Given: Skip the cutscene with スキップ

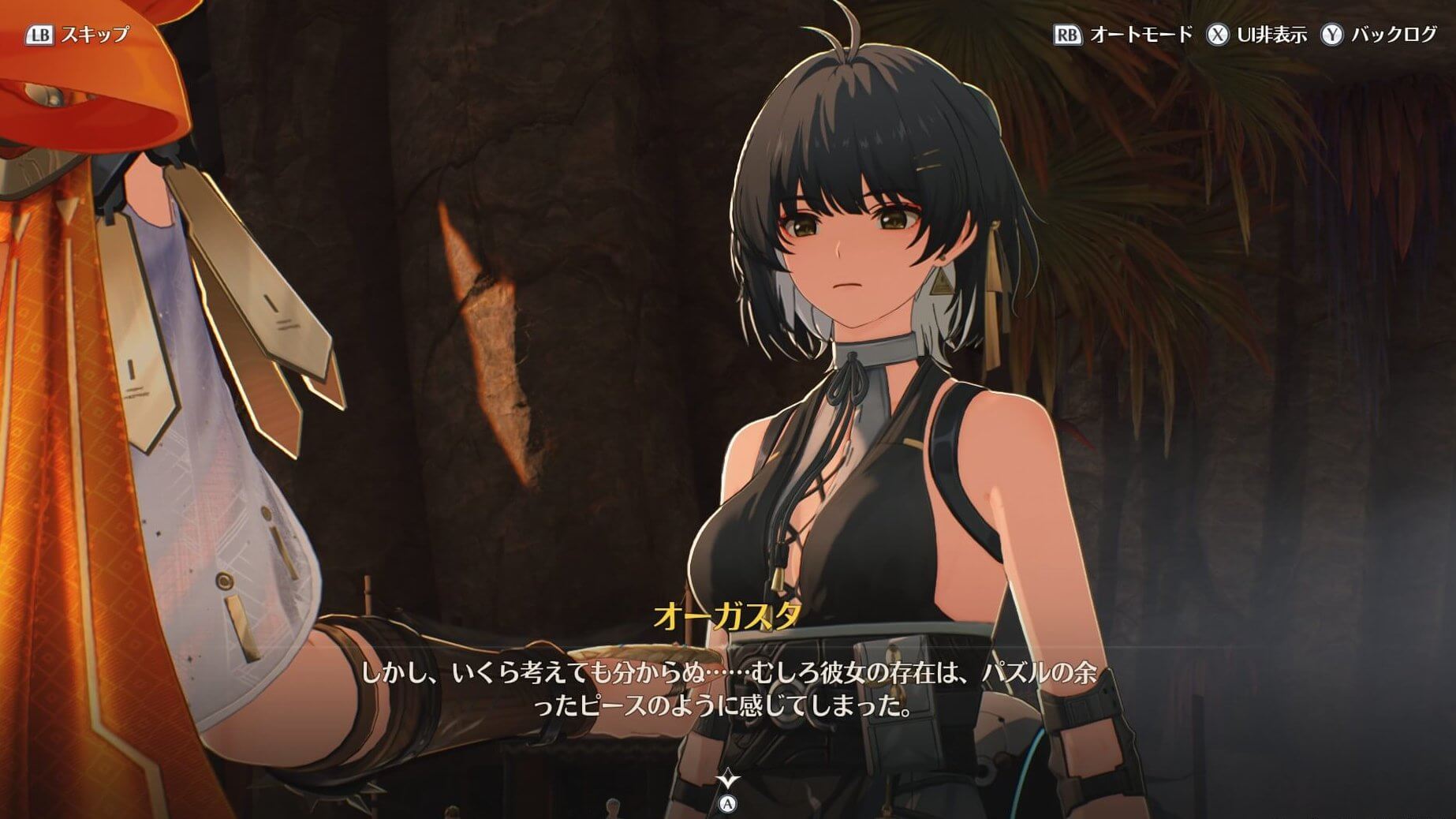Looking at the screenshot, I should (77, 35).
